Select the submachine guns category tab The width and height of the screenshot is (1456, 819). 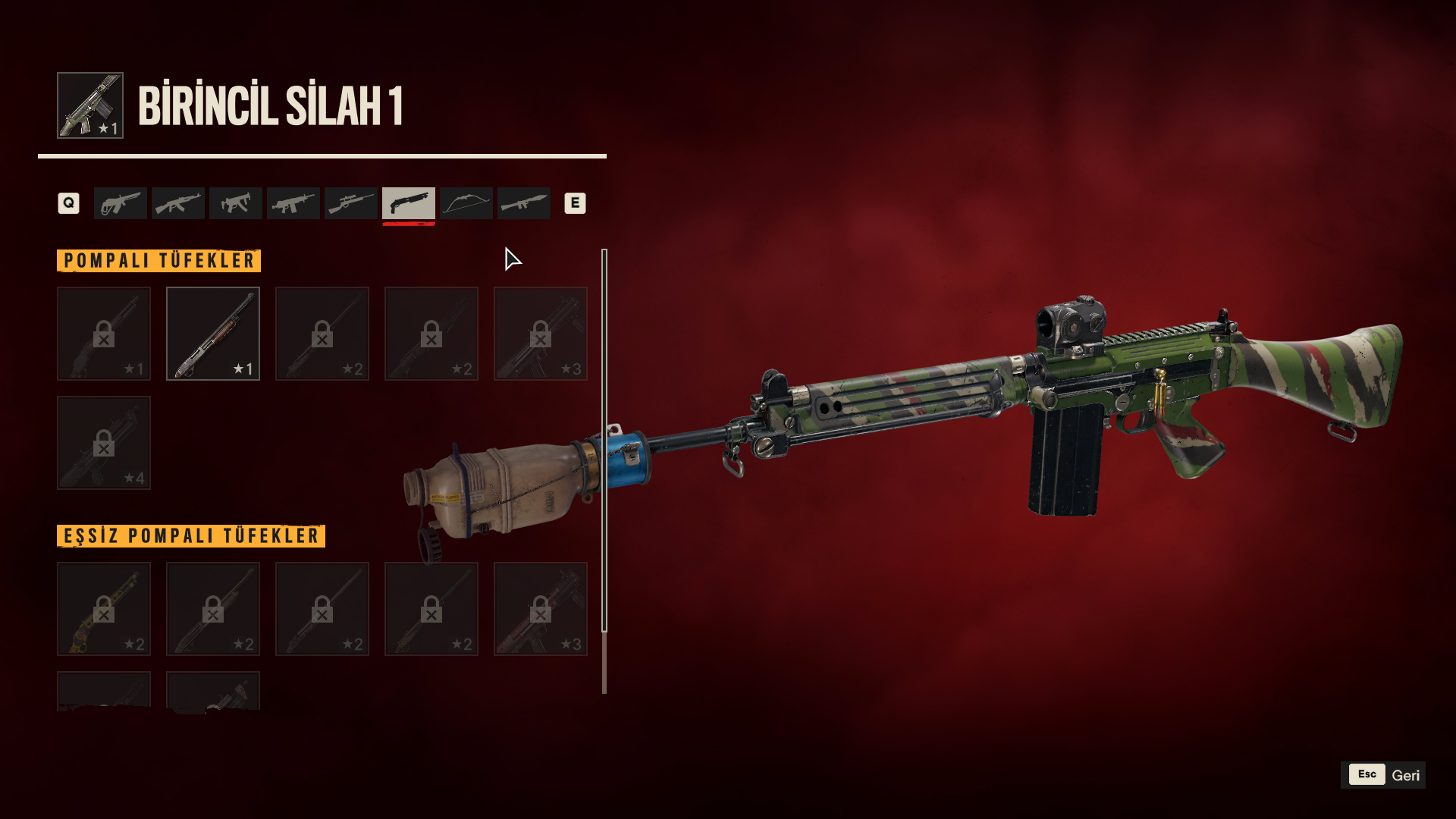click(x=236, y=203)
